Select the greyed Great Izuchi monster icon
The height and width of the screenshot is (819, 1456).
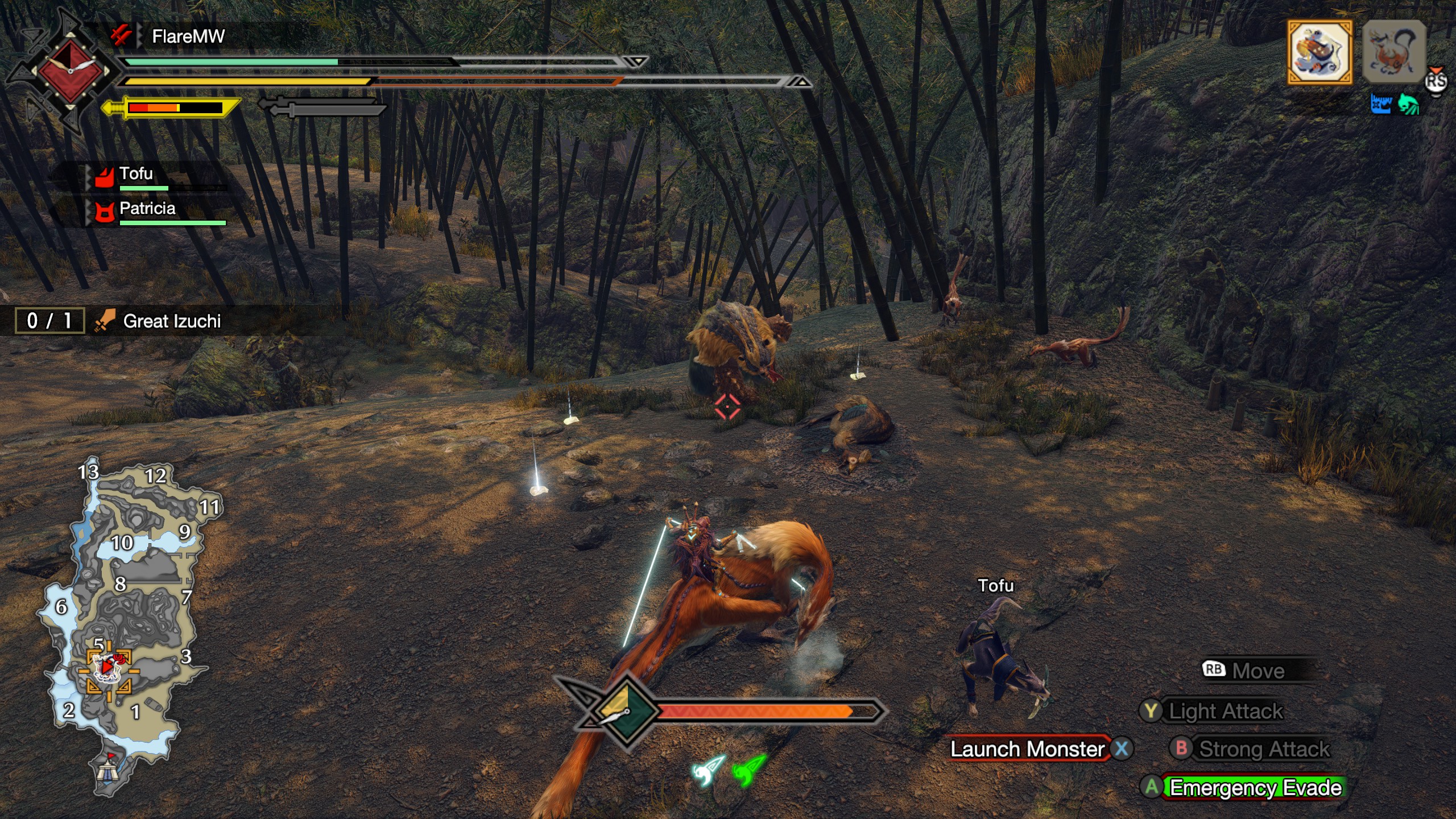coord(1393,52)
